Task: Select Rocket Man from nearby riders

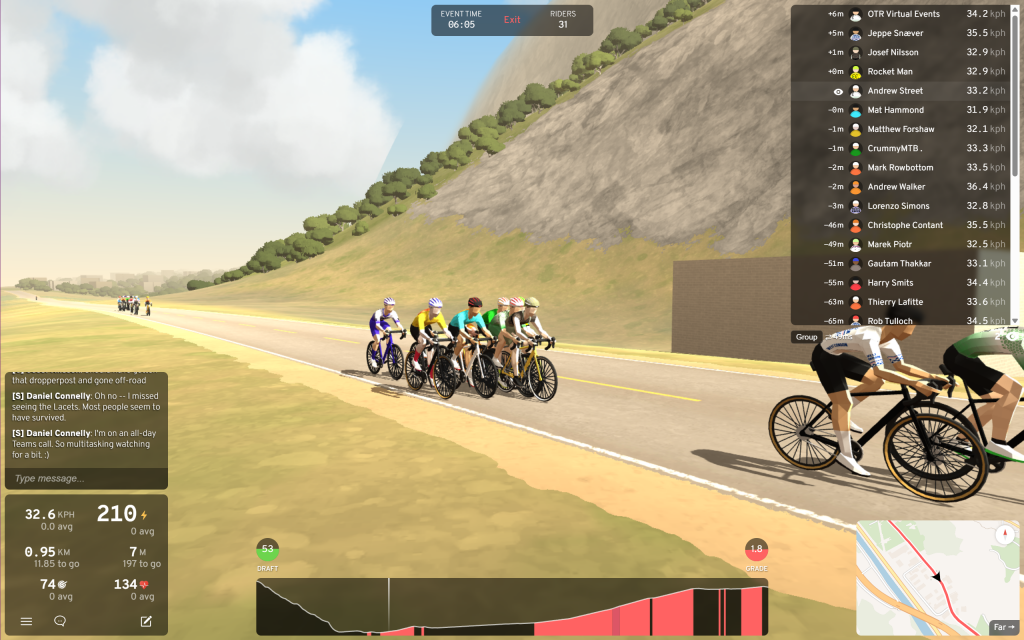Action: [889, 71]
